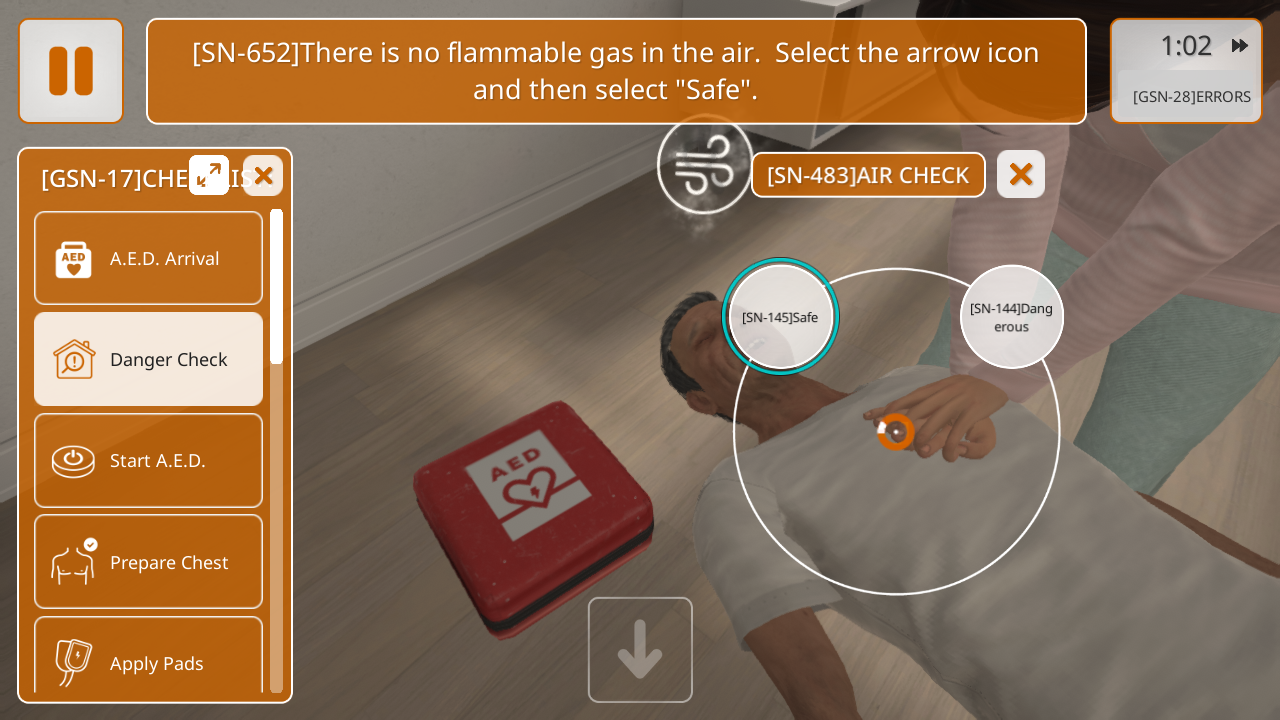The image size is (1280, 720).
Task: Close the Air Check prompt
Action: click(x=1020, y=174)
